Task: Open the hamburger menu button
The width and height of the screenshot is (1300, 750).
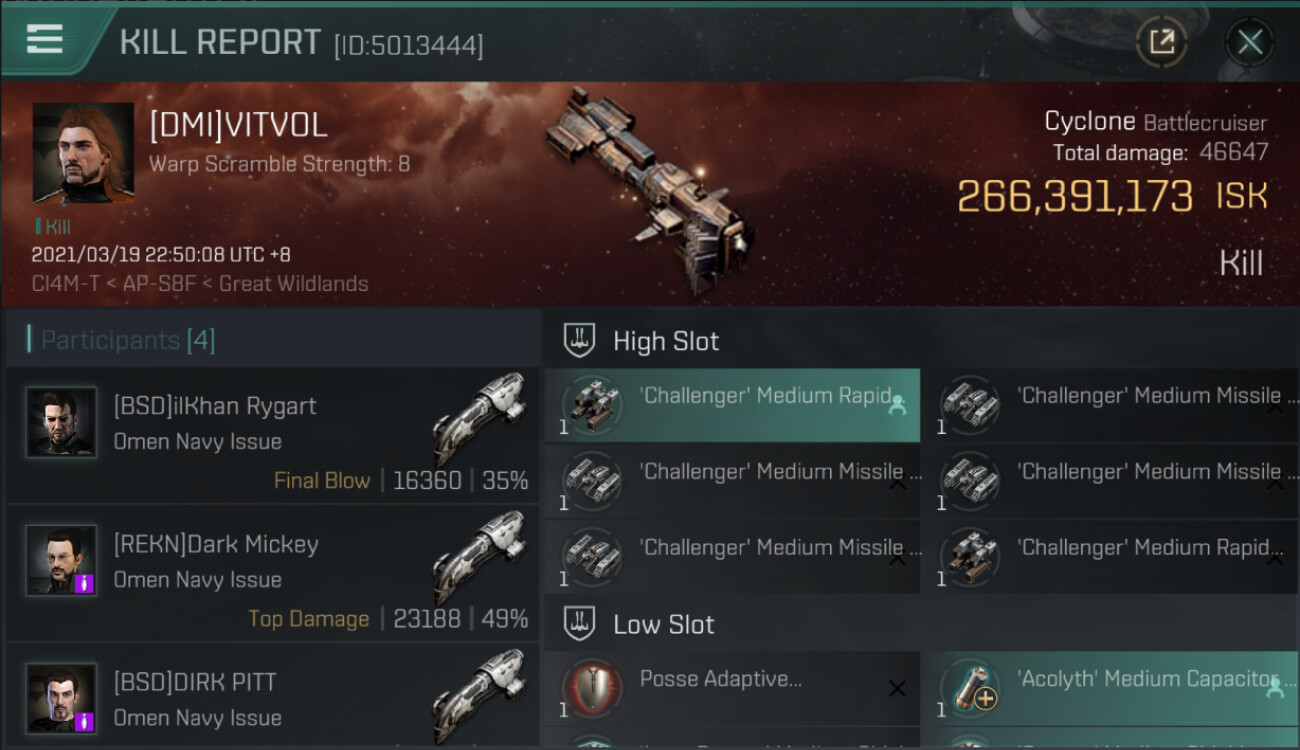Action: (45, 40)
